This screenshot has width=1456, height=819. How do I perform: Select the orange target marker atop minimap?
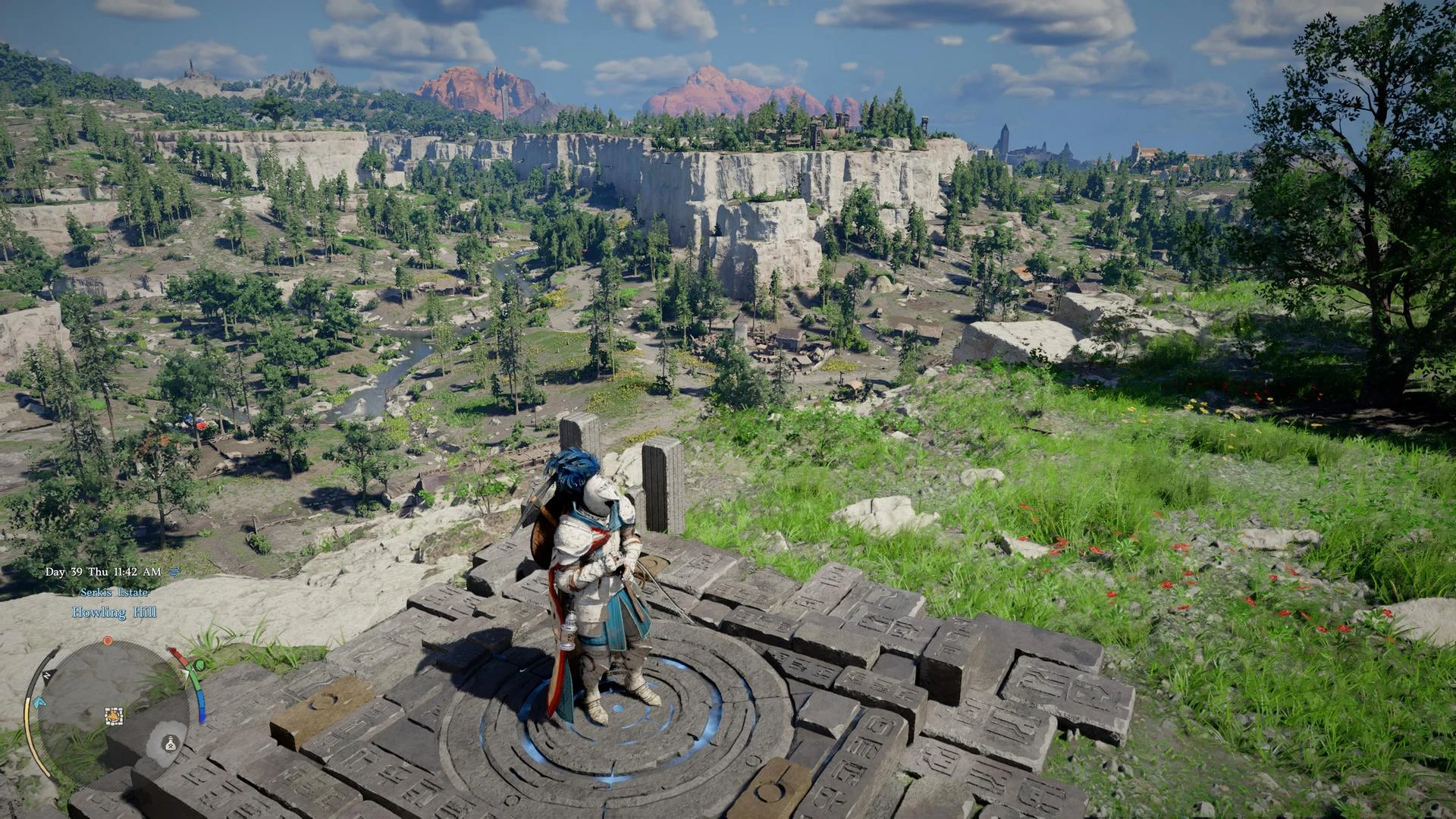(108, 640)
